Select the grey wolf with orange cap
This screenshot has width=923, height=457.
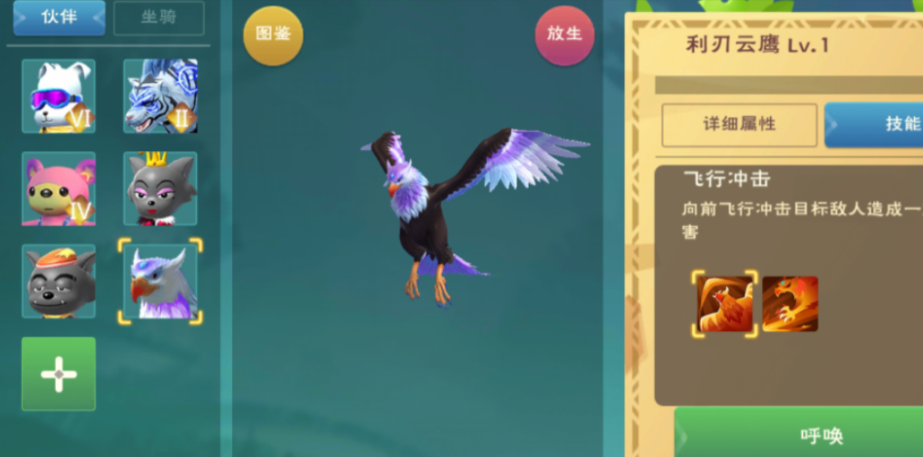point(59,281)
